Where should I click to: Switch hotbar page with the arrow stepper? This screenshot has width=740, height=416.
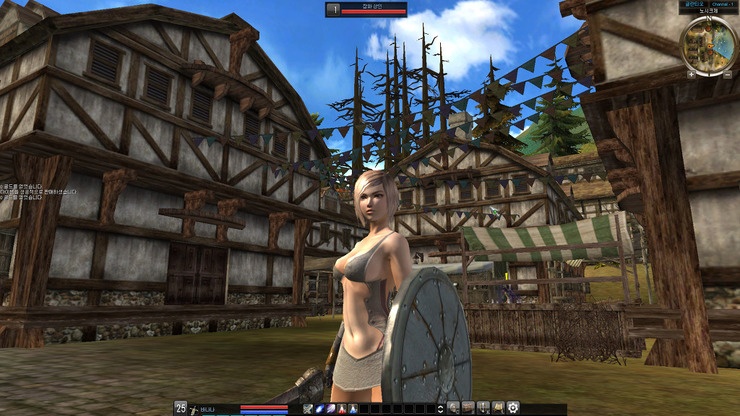coord(441,408)
